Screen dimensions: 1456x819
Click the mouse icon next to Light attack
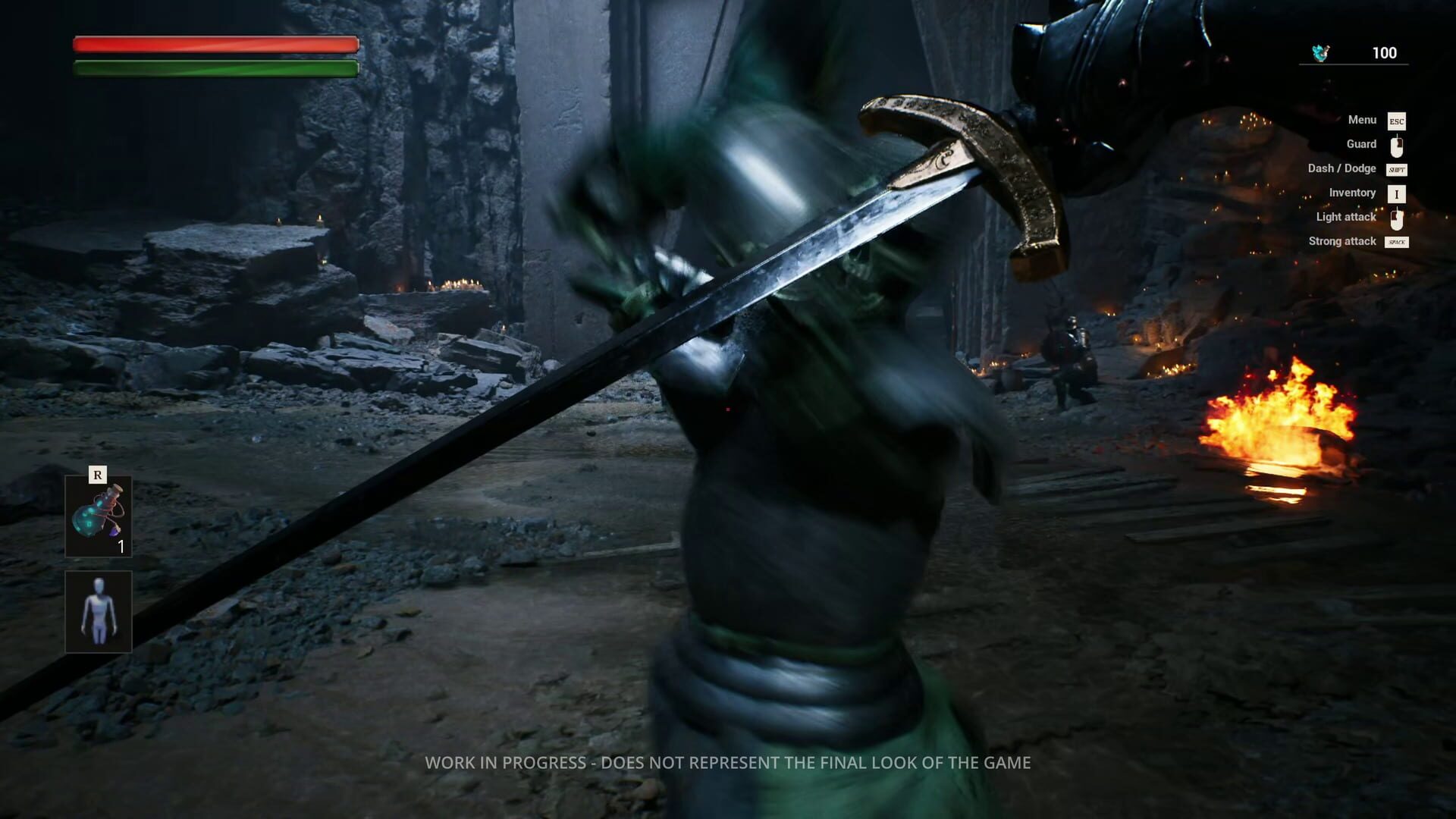(1398, 218)
